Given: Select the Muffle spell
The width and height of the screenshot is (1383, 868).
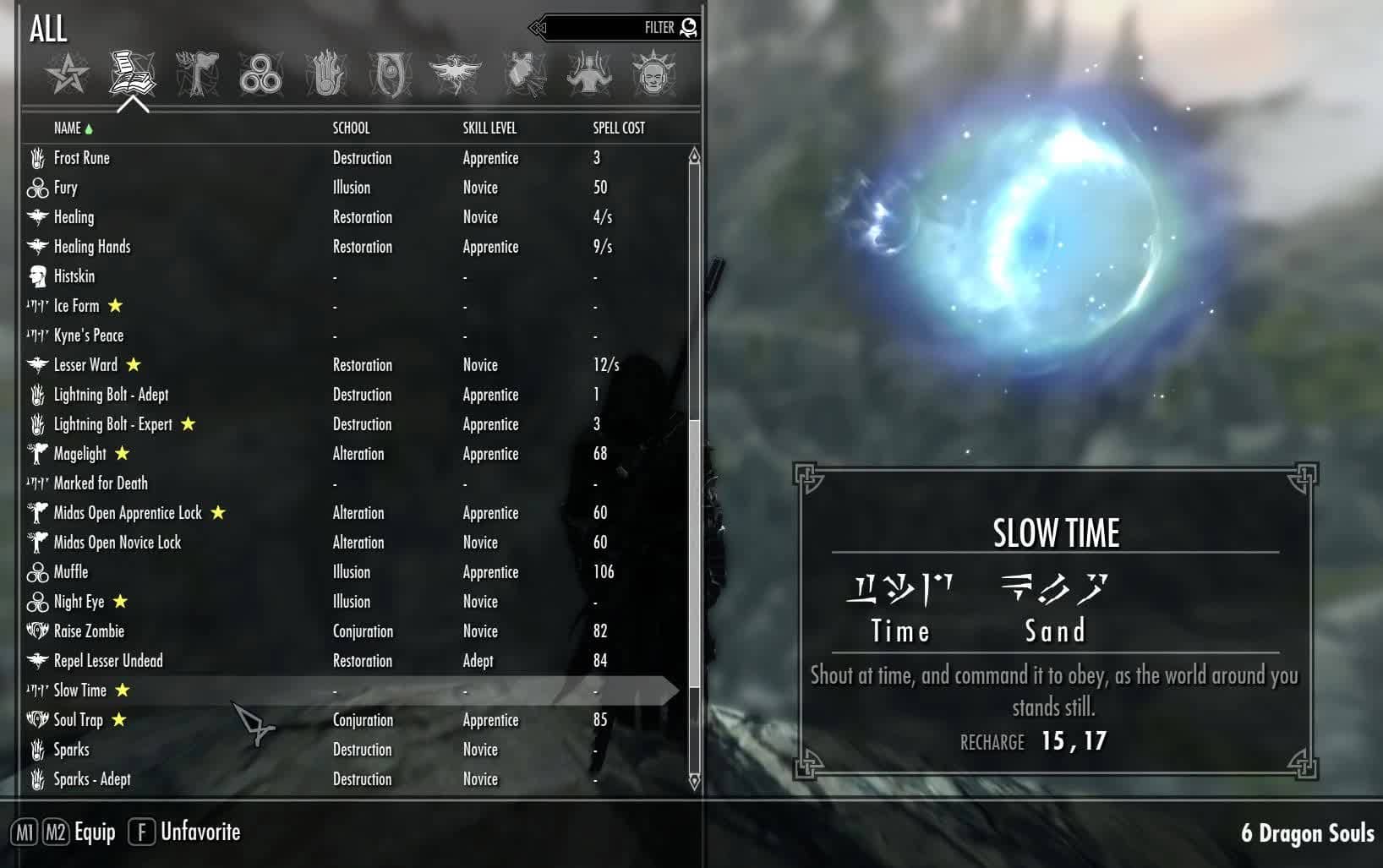Looking at the screenshot, I should pos(71,572).
